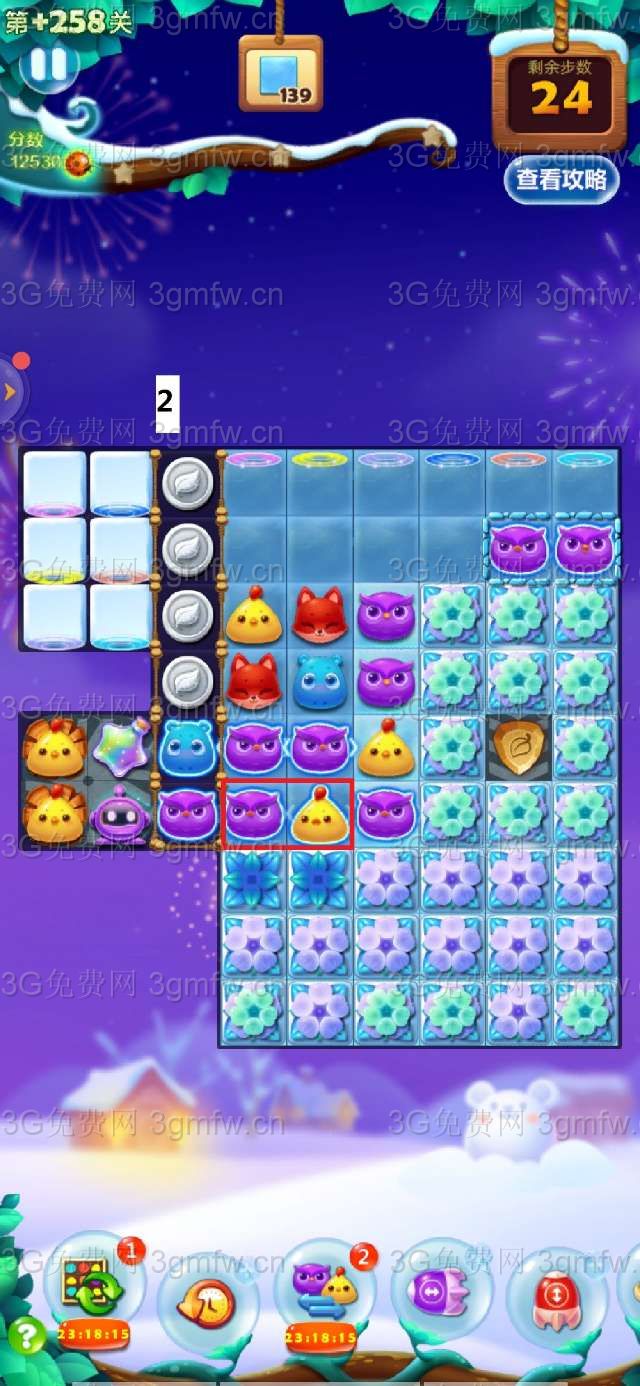The image size is (640, 1386).
Task: Expand the side panel arrow tab
Action: [10, 392]
